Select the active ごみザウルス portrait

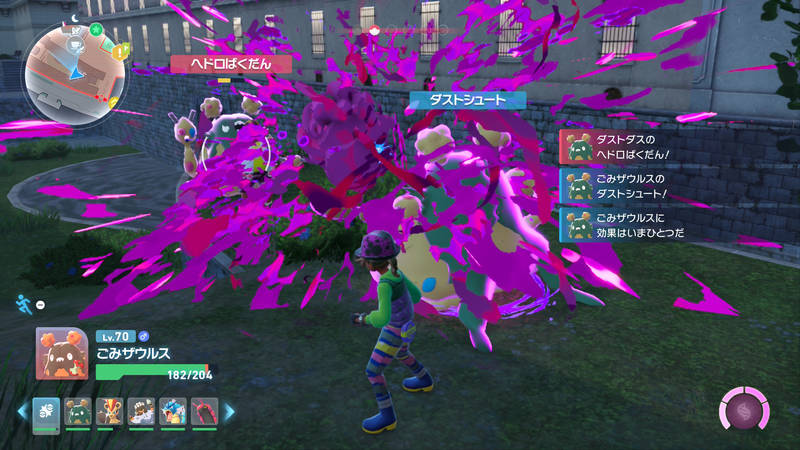[60, 354]
